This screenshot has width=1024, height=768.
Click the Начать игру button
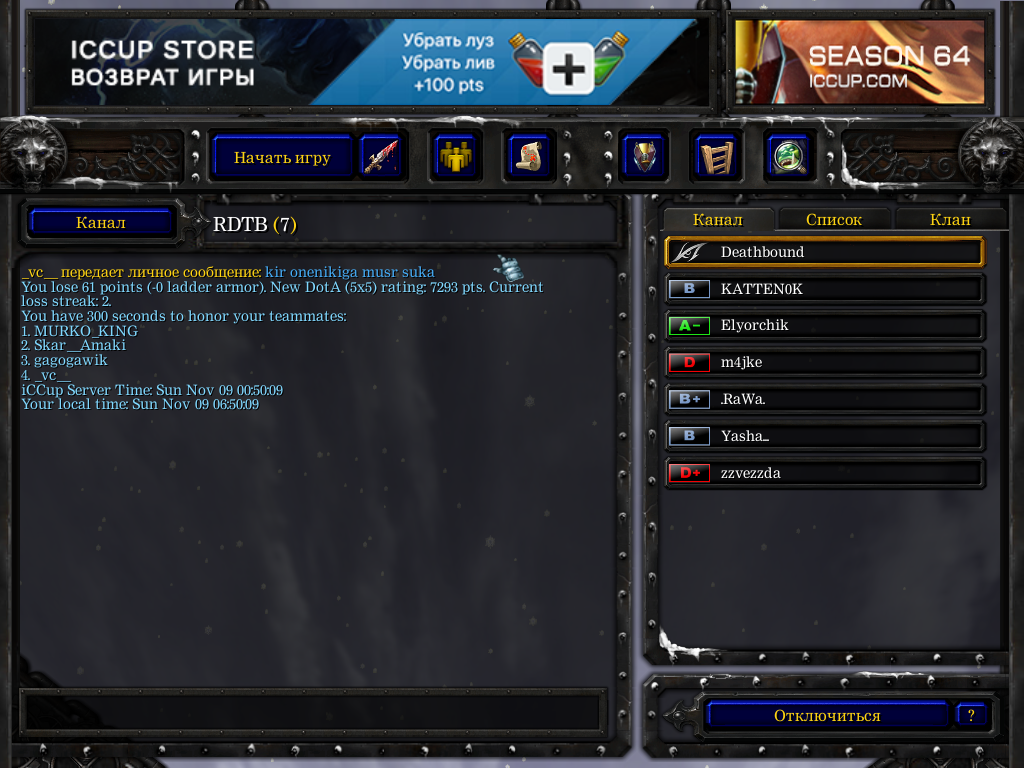(282, 157)
